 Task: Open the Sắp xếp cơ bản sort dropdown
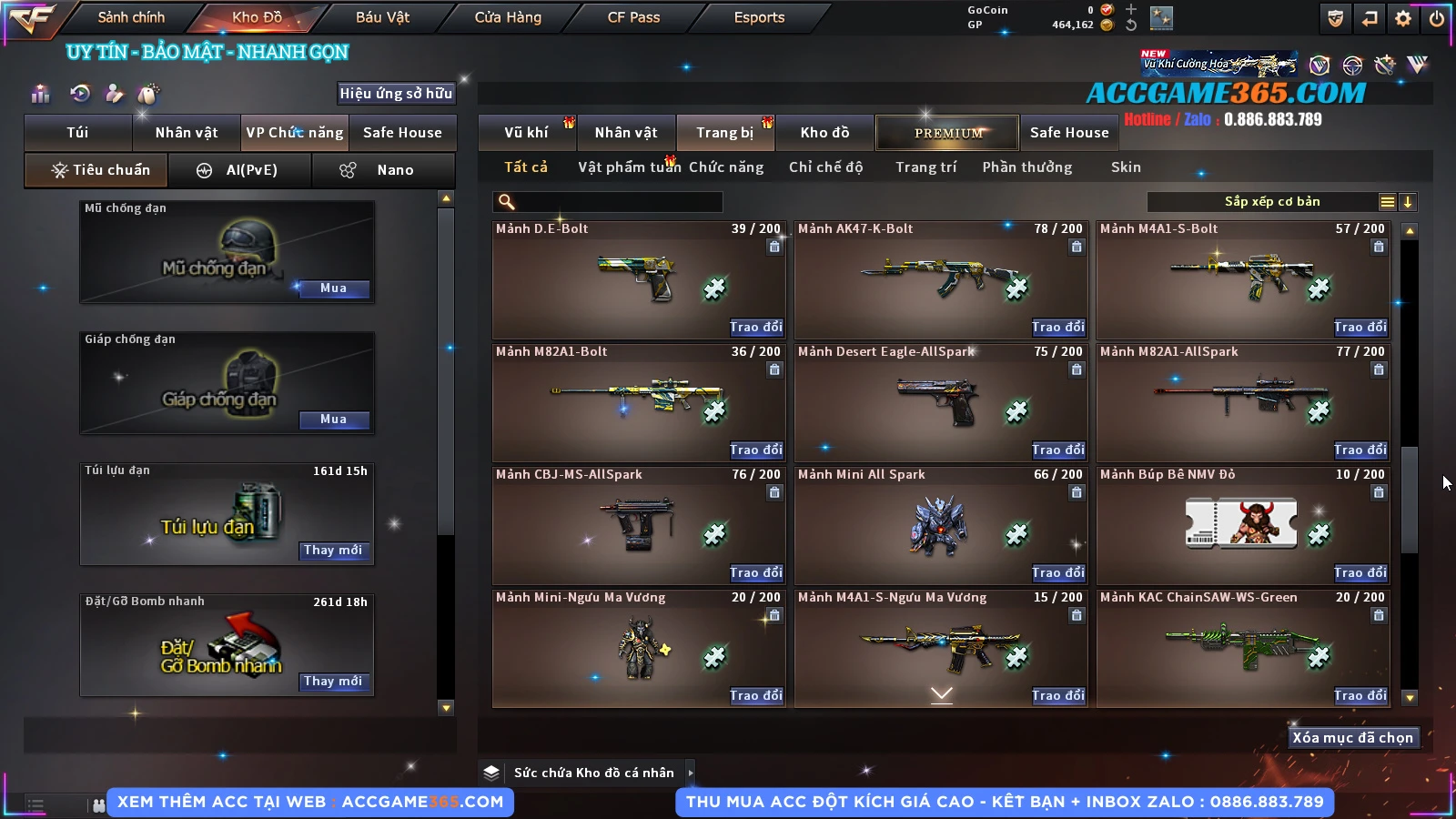tap(1271, 202)
